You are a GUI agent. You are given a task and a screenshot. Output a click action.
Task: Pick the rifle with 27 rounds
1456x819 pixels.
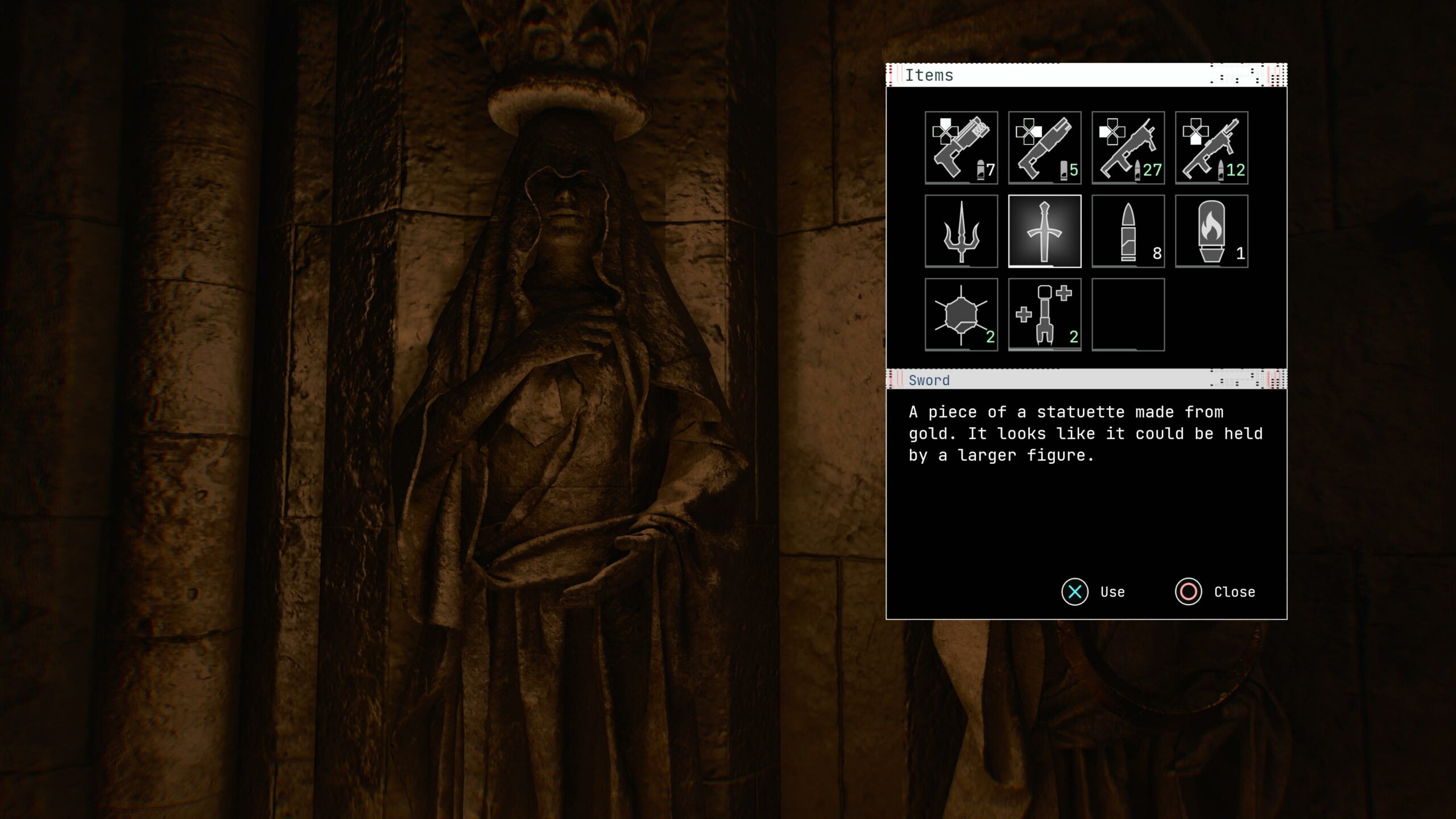(x=1128, y=147)
